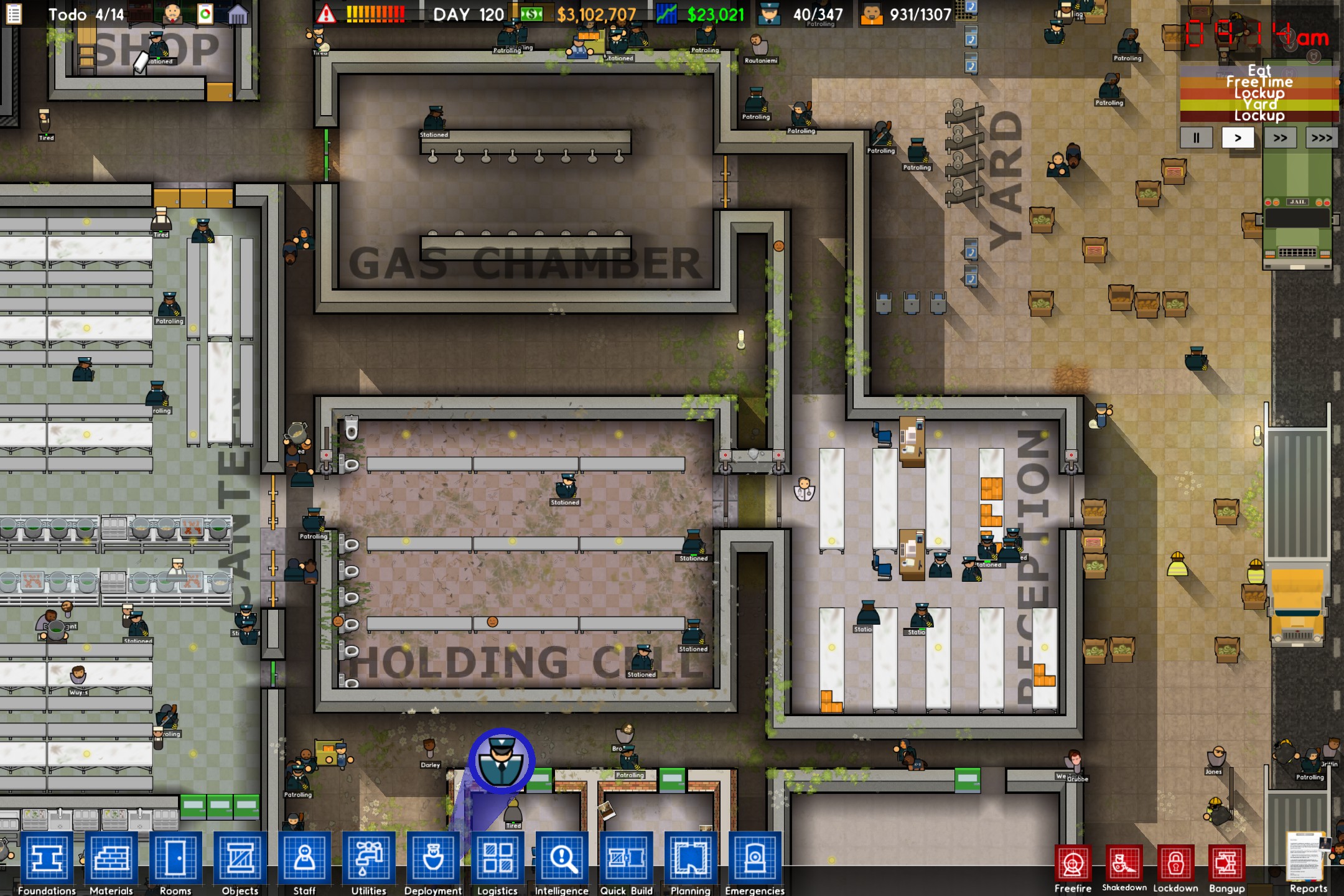1344x896 pixels.
Task: Set fastest game speed with triple arrows
Action: click(x=1321, y=138)
